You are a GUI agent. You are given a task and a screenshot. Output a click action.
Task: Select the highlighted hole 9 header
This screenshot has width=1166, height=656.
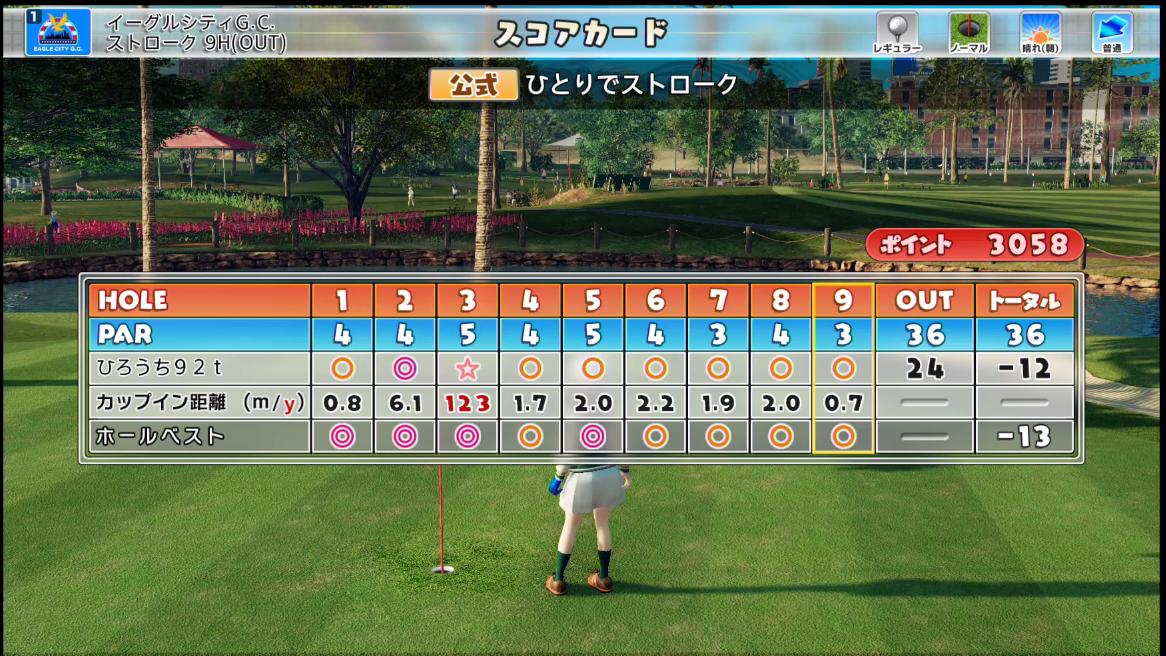[x=843, y=300]
